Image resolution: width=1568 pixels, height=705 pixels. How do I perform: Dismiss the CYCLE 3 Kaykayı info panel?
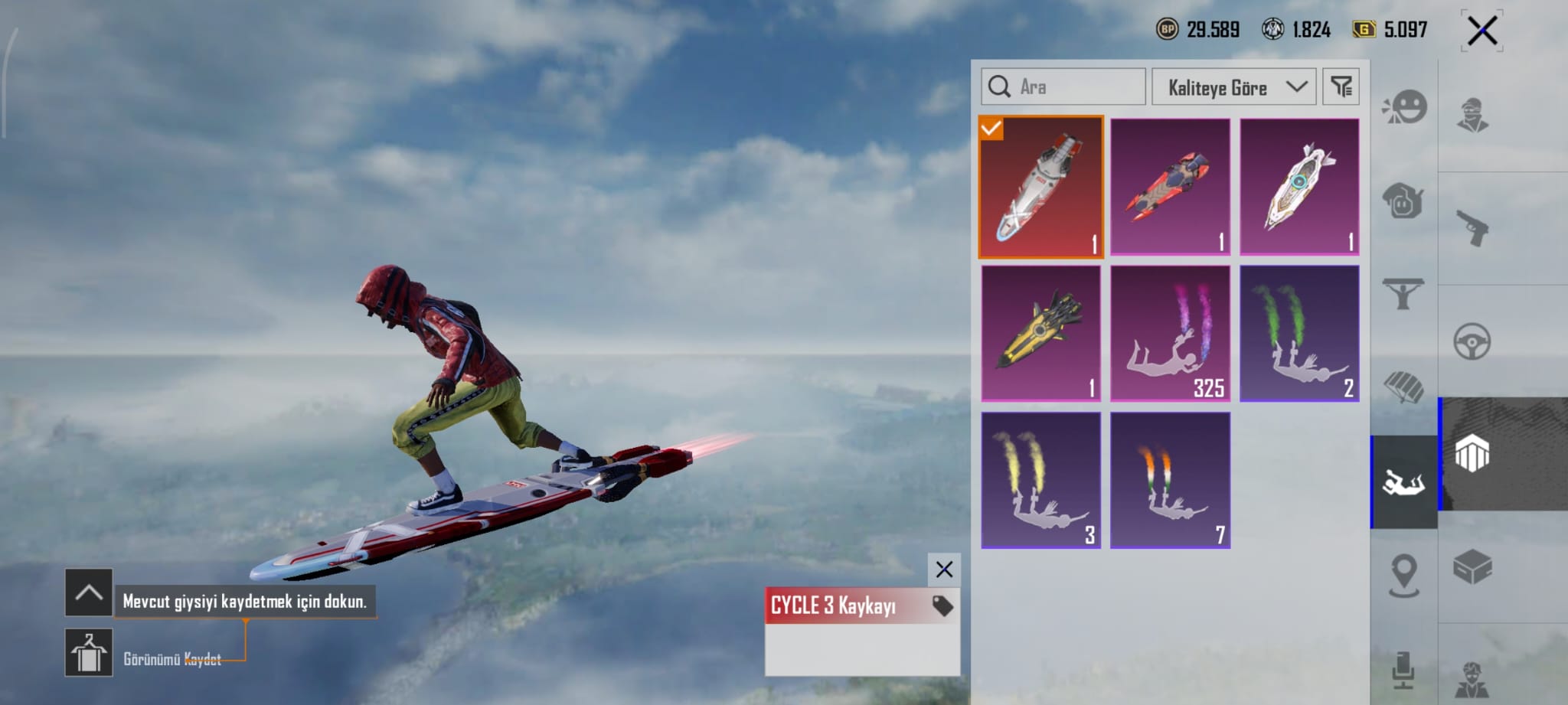(x=944, y=570)
